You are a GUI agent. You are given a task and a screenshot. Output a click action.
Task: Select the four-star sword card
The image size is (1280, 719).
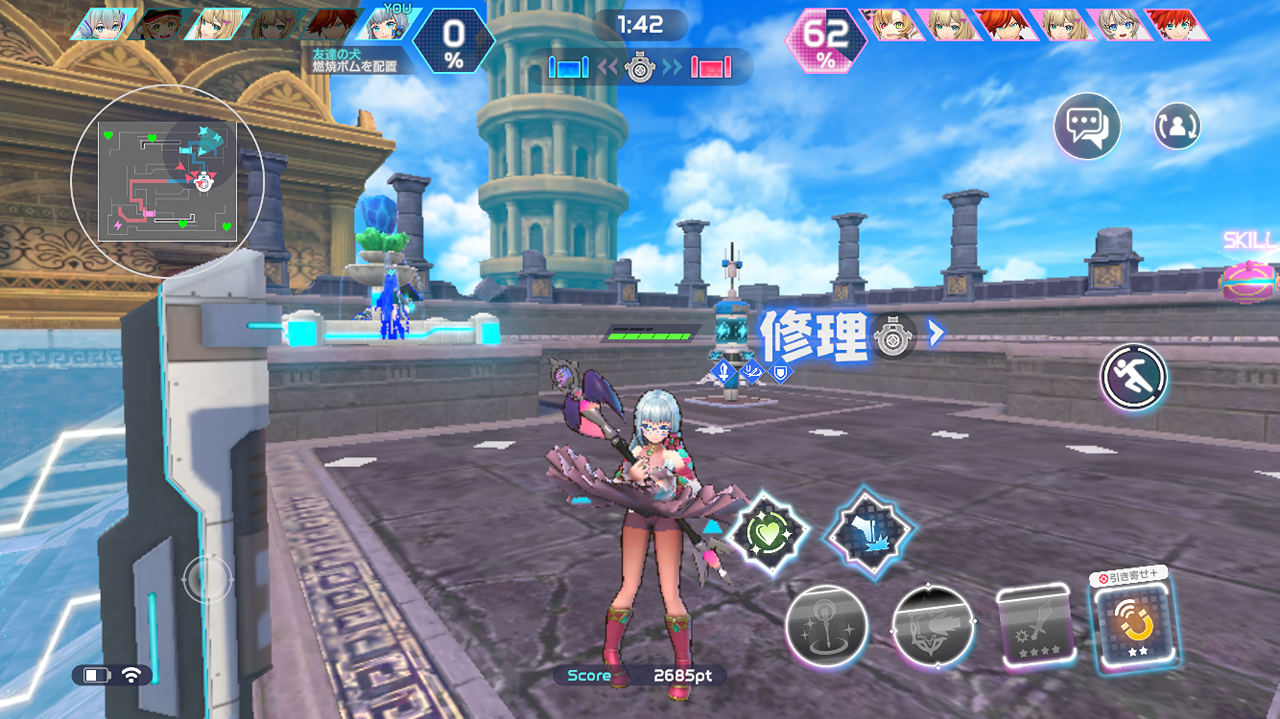point(1035,627)
